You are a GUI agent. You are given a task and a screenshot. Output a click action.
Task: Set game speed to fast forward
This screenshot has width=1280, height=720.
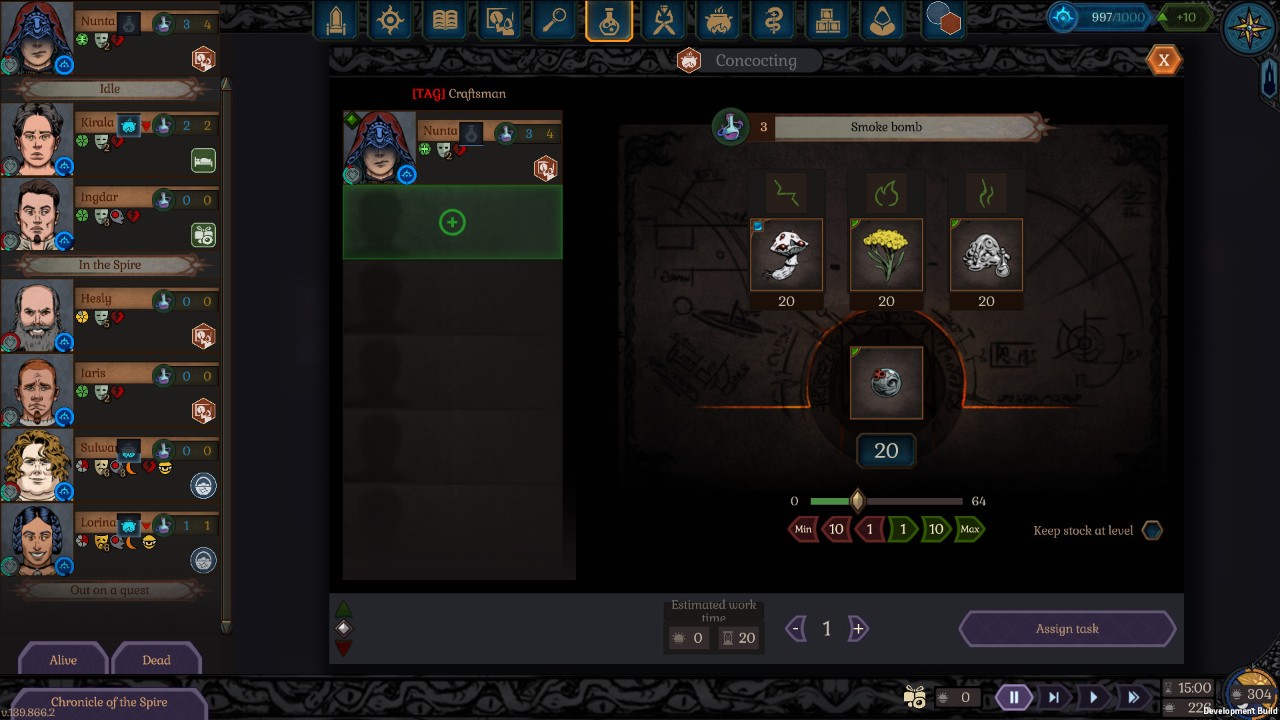click(x=1133, y=697)
